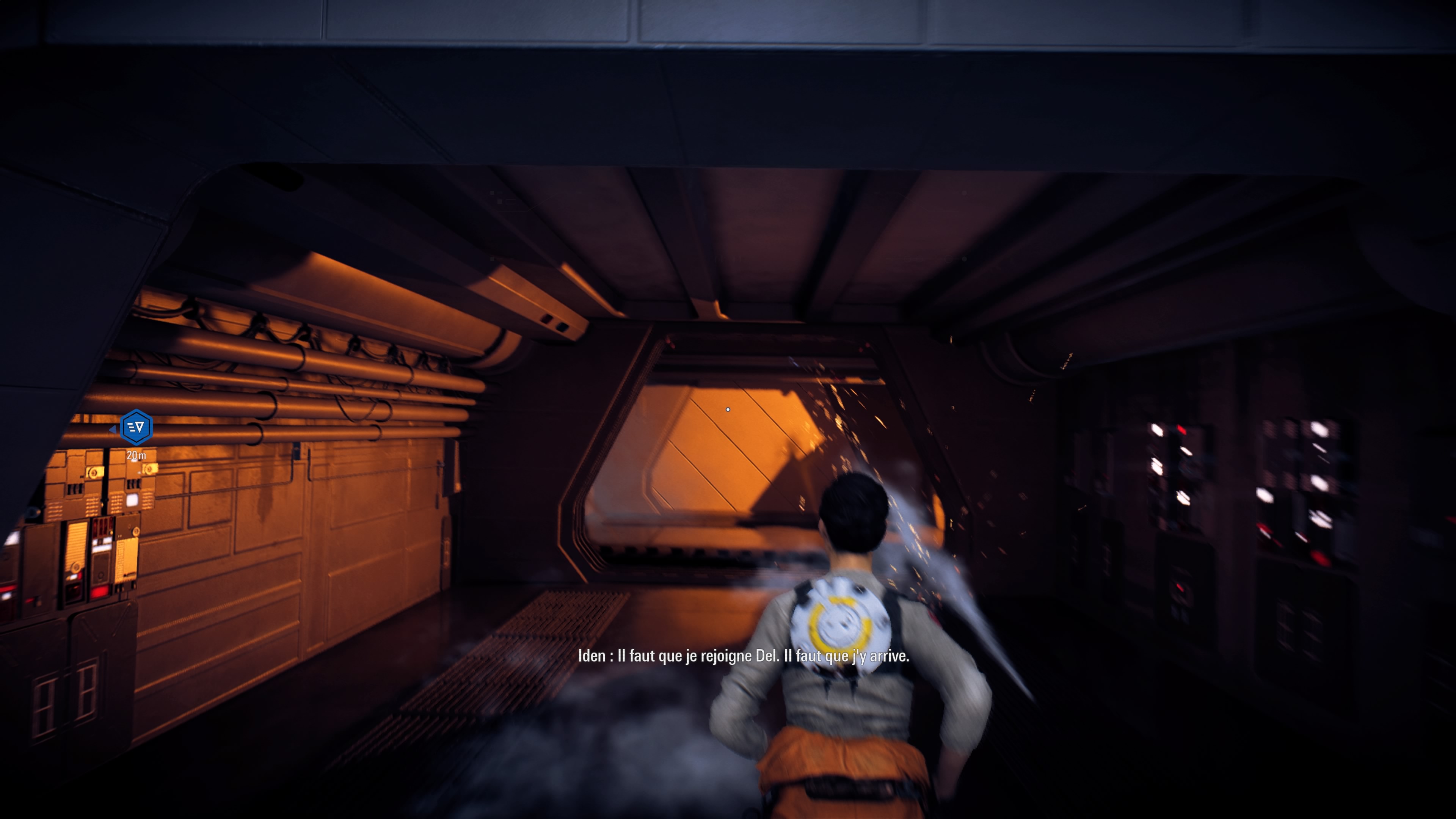The height and width of the screenshot is (819, 1456).
Task: Click the left-pointing chevron beside the waypoint
Action: pyautogui.click(x=113, y=430)
